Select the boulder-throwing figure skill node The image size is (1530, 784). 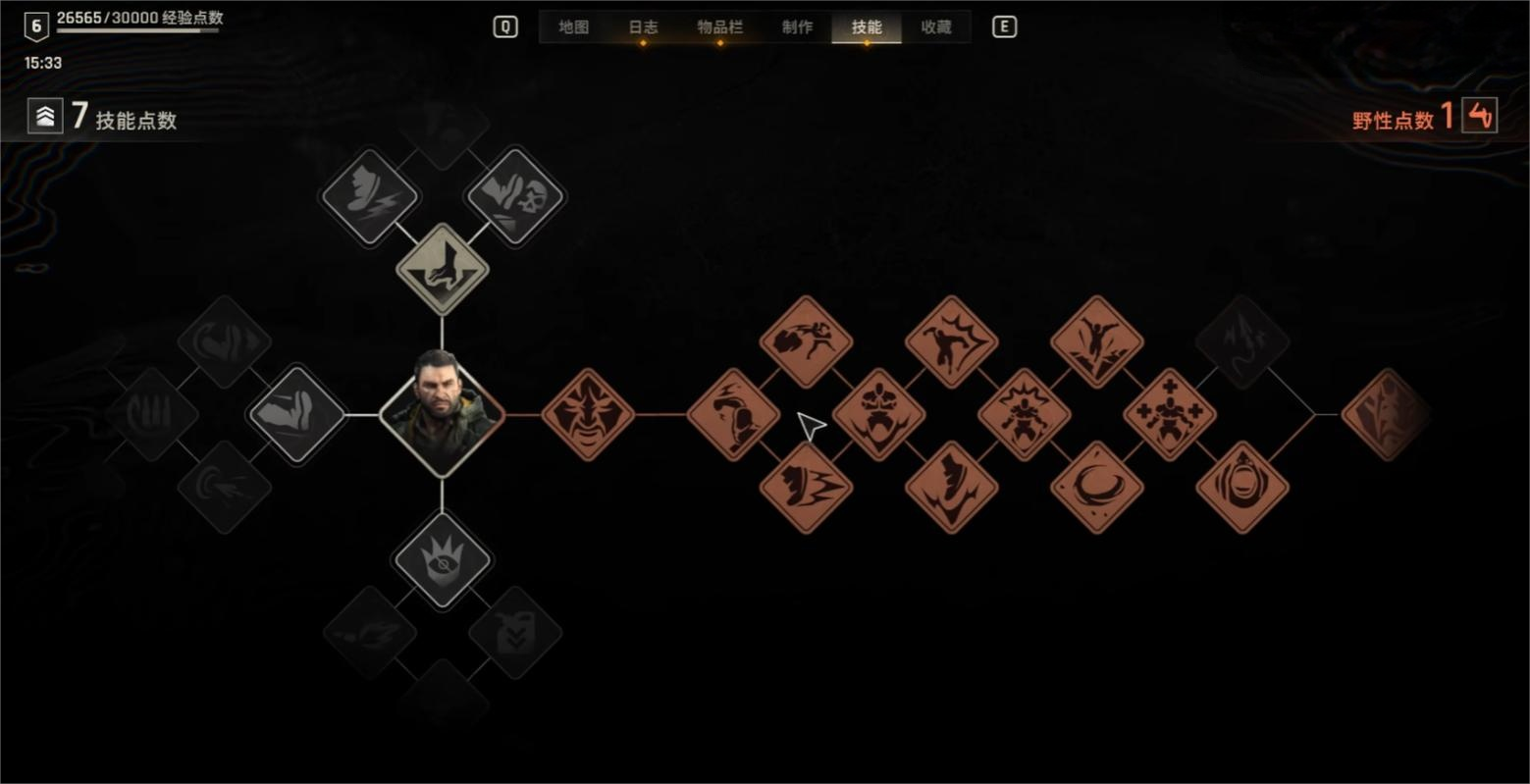pos(806,341)
